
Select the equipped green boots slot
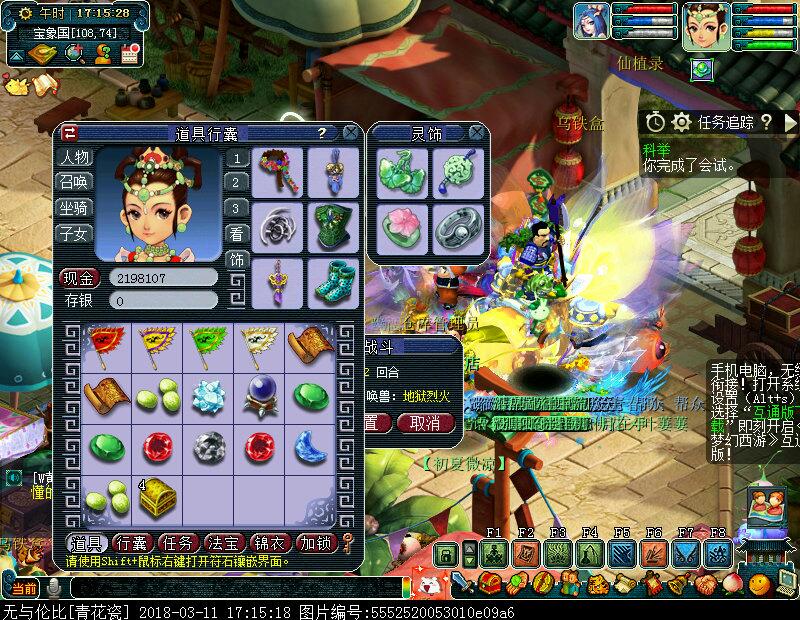(x=330, y=281)
